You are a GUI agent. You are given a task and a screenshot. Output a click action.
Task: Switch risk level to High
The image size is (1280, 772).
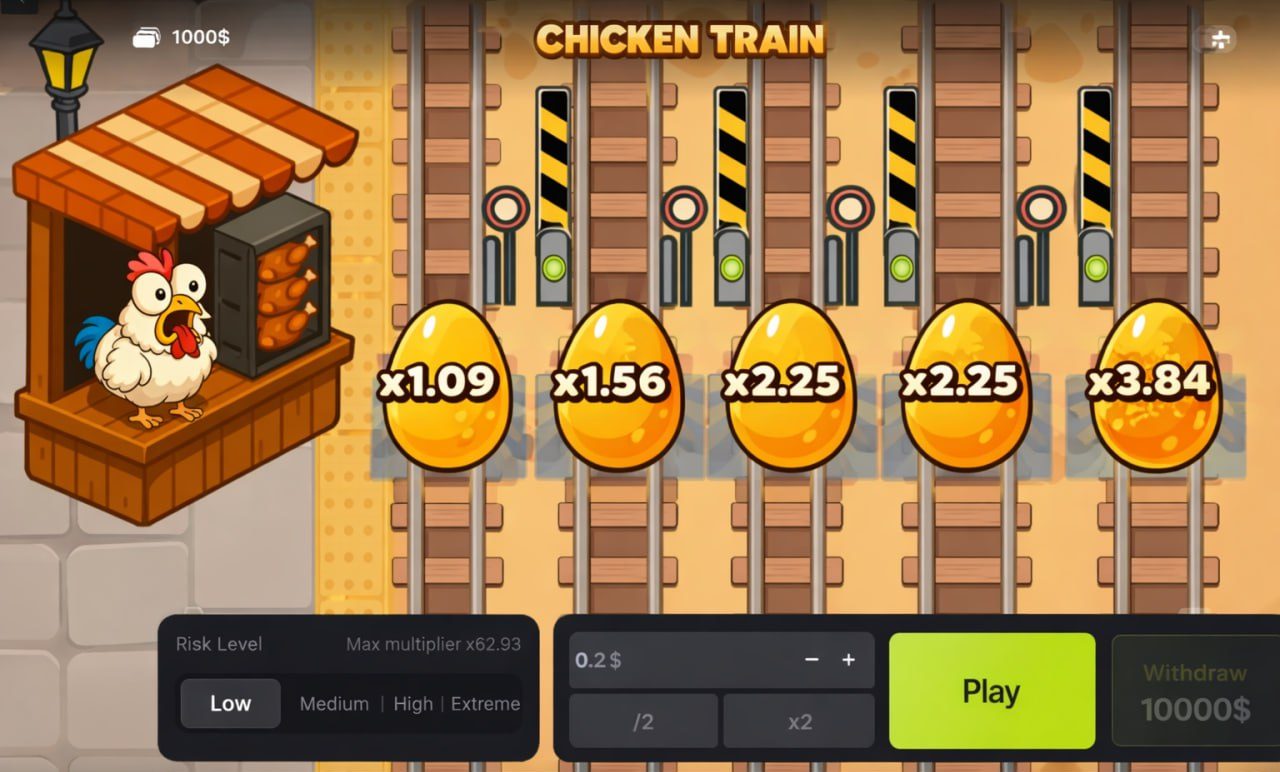[413, 704]
